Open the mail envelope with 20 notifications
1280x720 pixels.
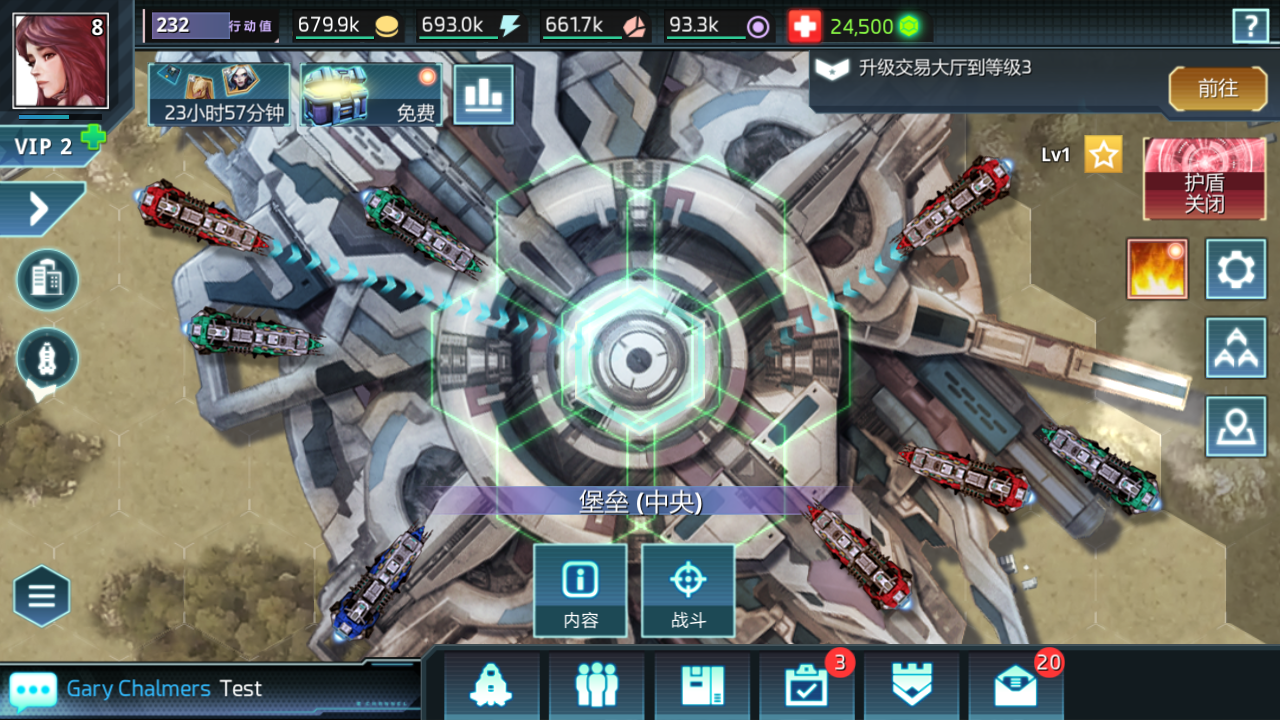pos(1014,686)
